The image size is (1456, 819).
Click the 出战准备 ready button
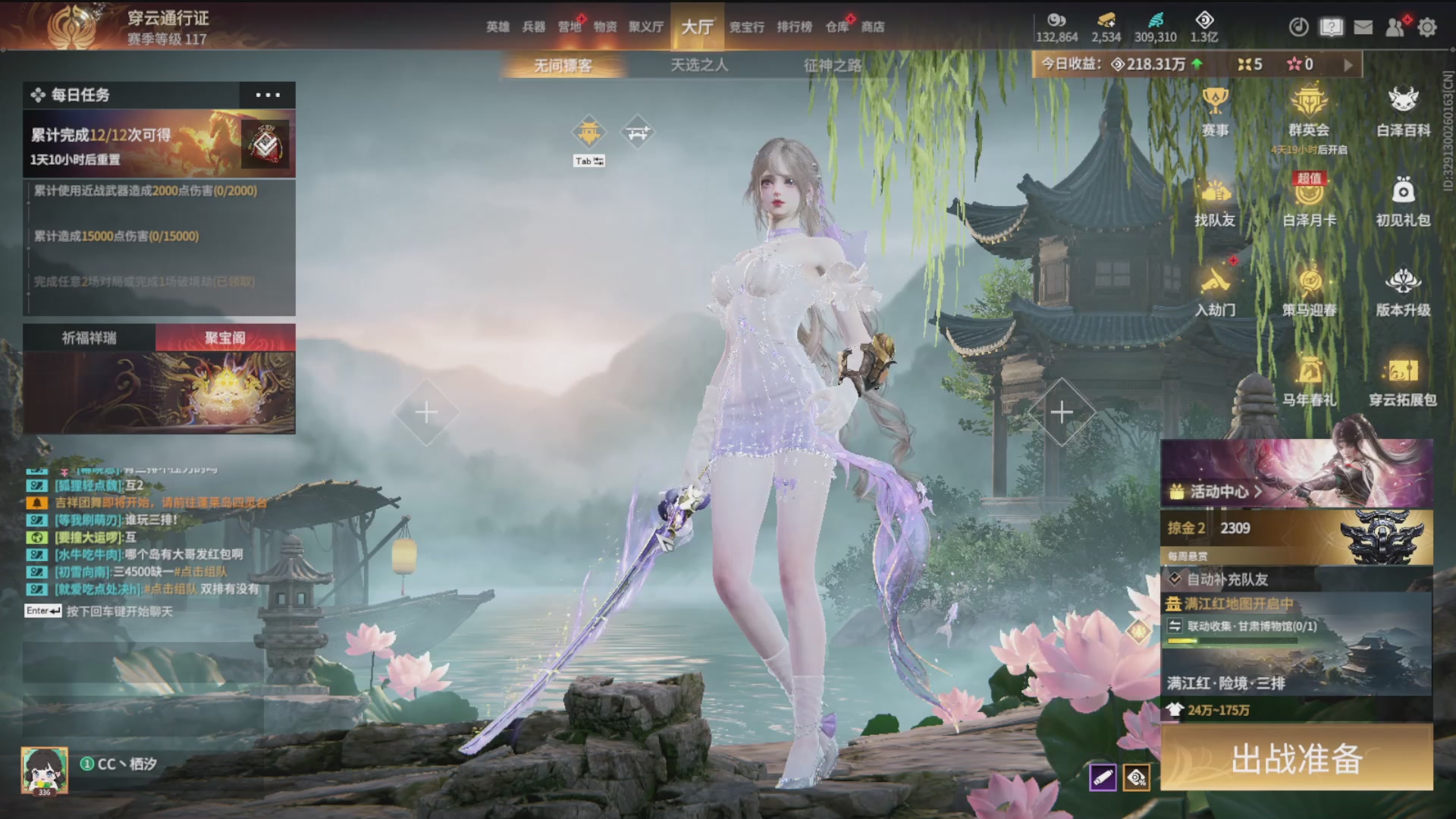[1297, 758]
